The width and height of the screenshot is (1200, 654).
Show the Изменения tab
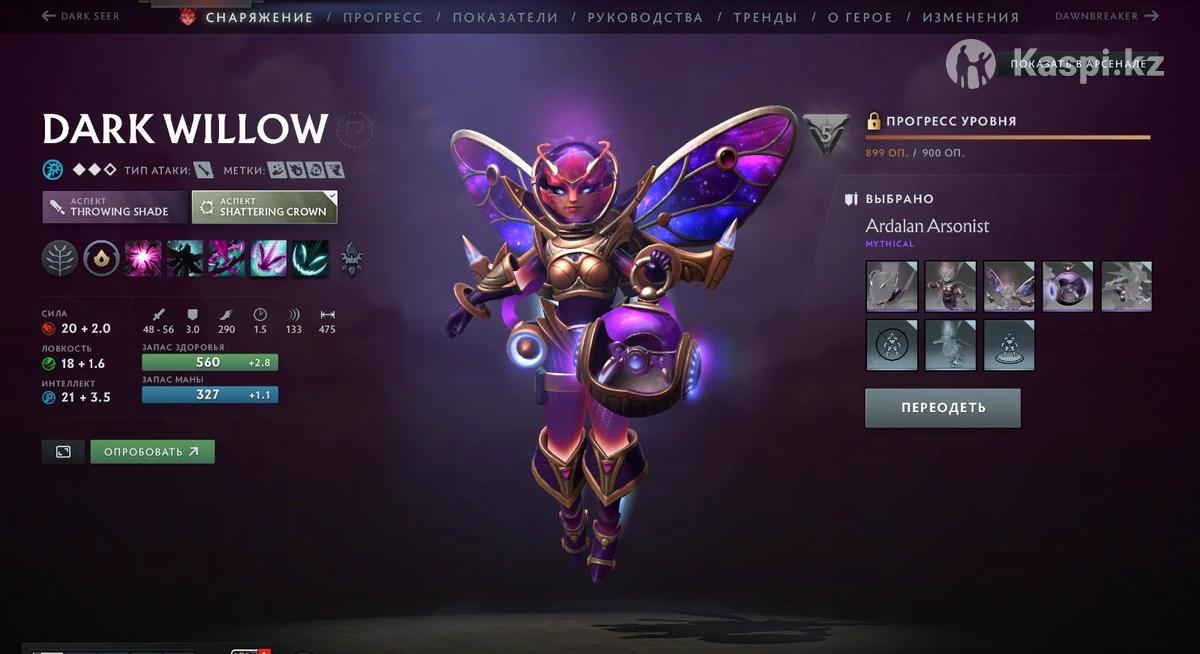pos(970,17)
